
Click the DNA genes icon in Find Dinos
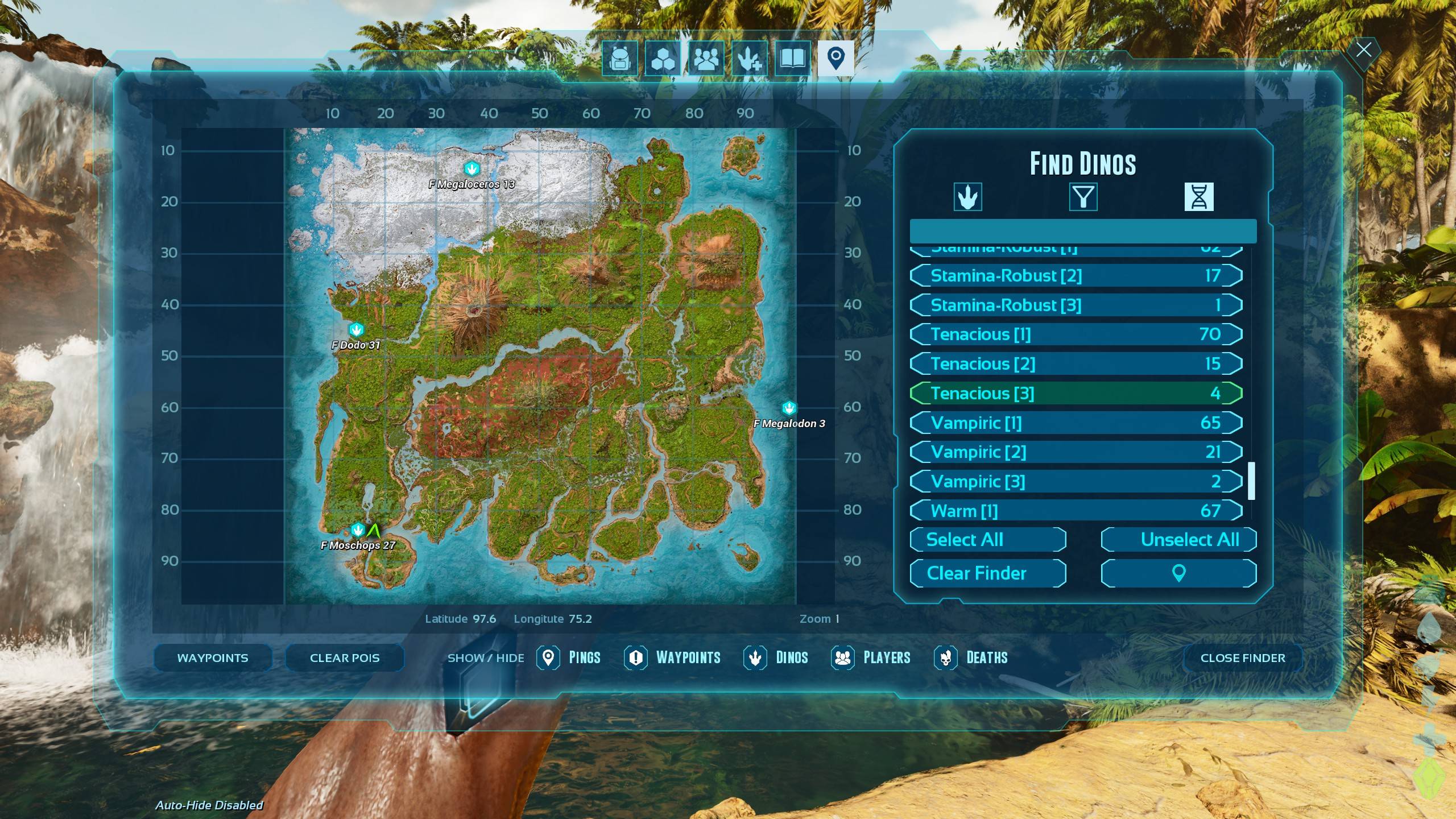[x=1200, y=196]
